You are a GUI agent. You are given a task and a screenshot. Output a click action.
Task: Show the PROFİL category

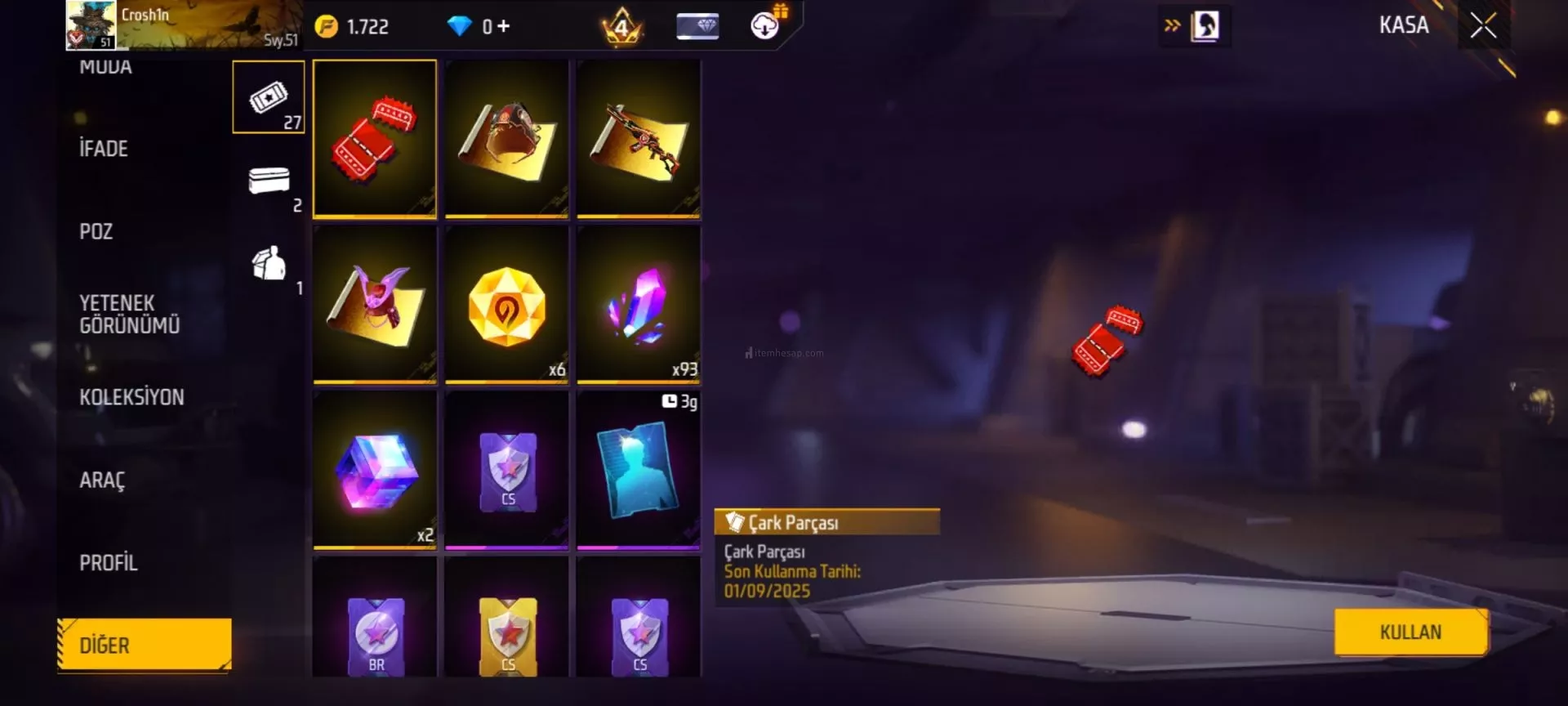tap(109, 563)
